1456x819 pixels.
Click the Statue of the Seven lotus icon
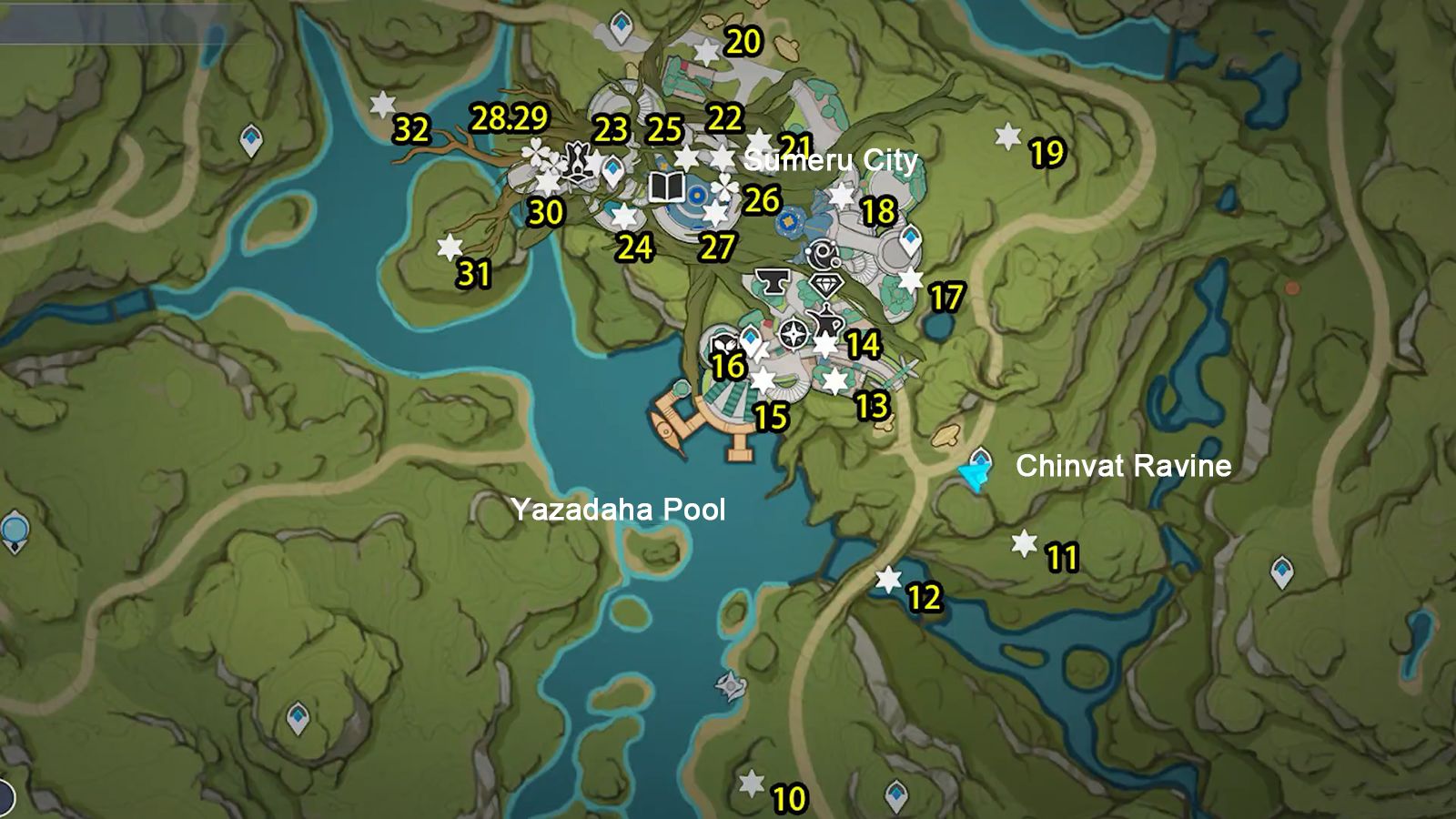[x=578, y=162]
